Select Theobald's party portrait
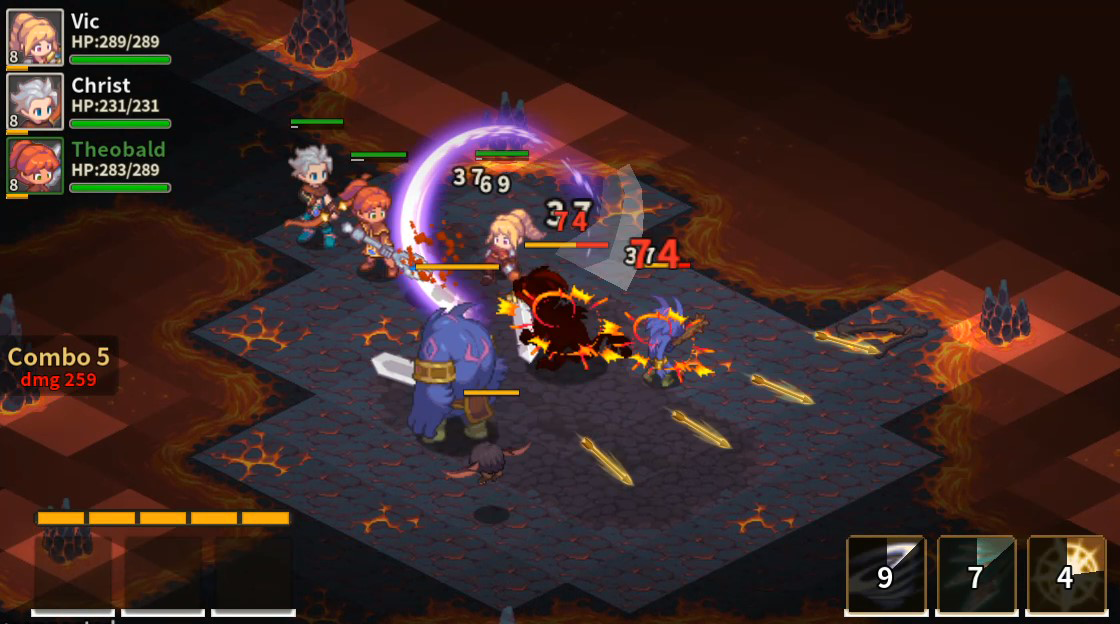Viewport: 1120px width, 624px height. click(x=36, y=166)
